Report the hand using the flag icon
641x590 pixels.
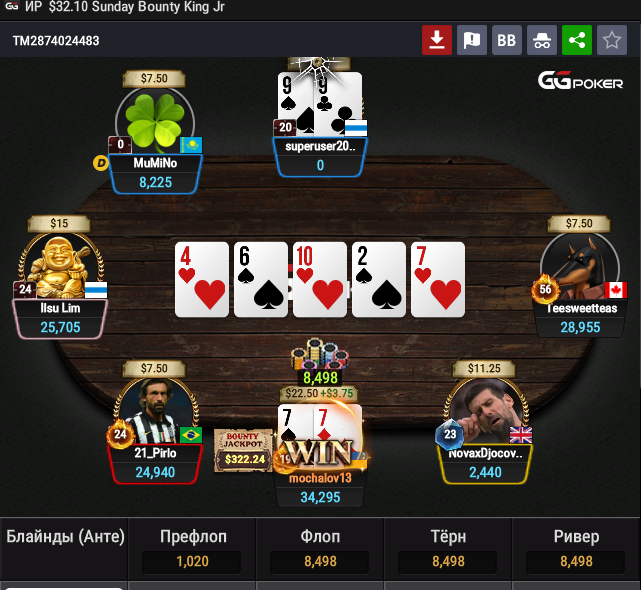[x=471, y=41]
